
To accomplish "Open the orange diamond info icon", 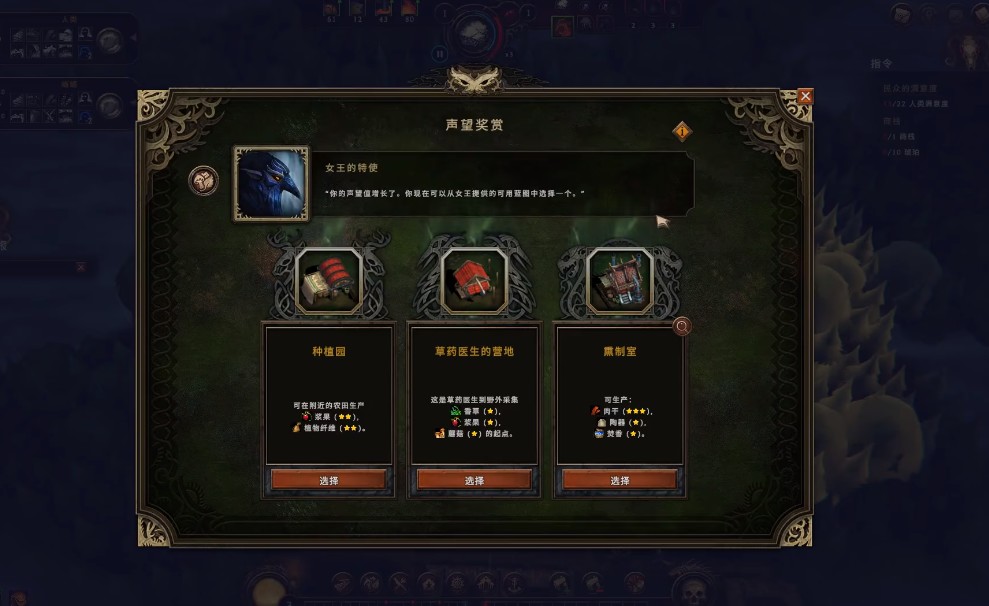I will pos(683,131).
